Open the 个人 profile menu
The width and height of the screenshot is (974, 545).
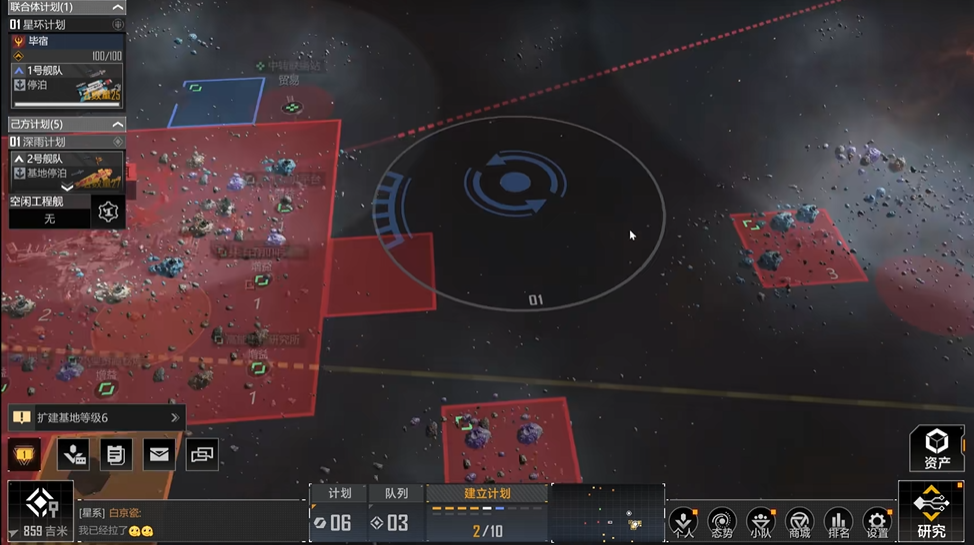684,522
